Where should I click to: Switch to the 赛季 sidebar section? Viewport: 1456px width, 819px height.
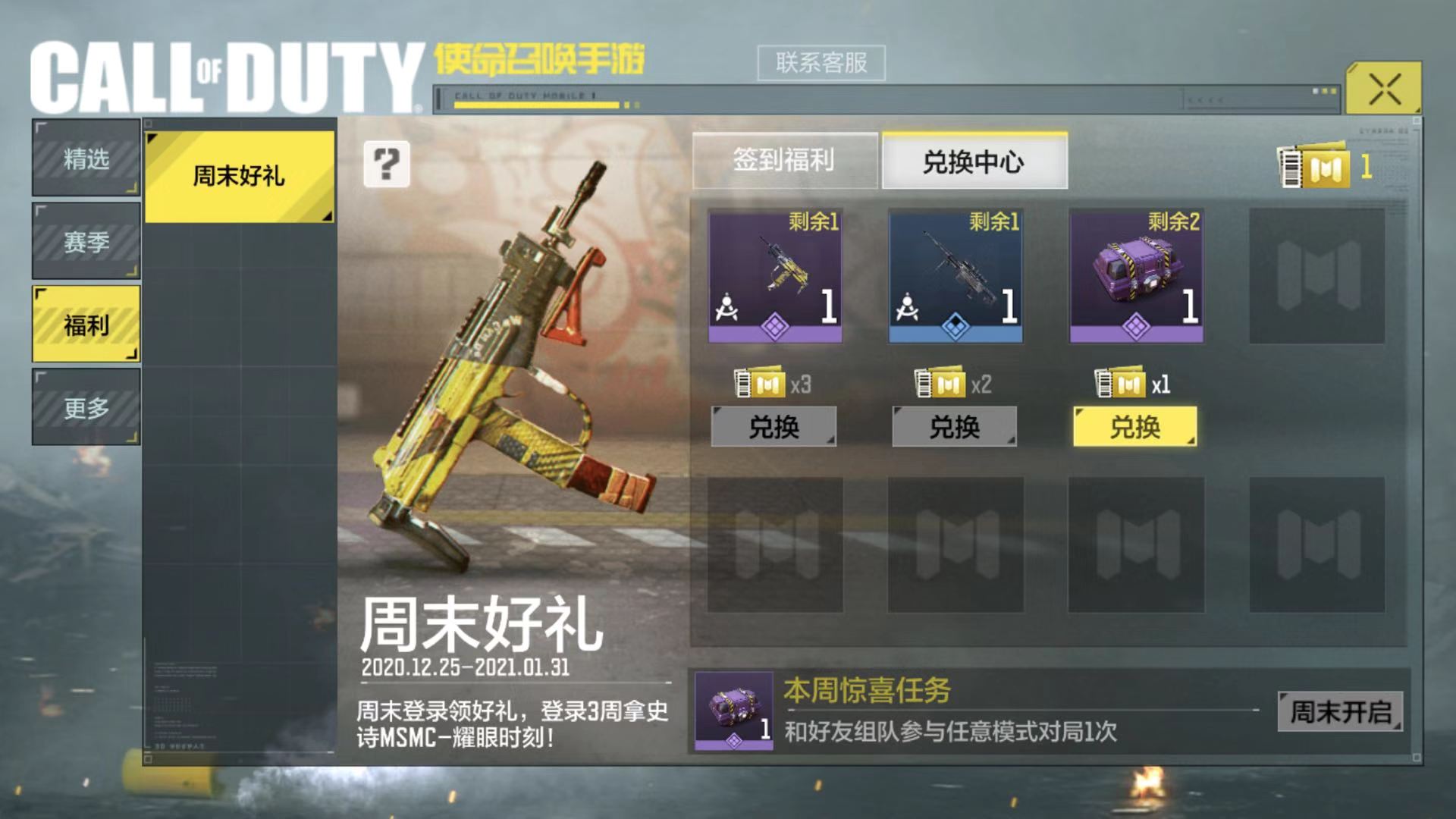[85, 241]
